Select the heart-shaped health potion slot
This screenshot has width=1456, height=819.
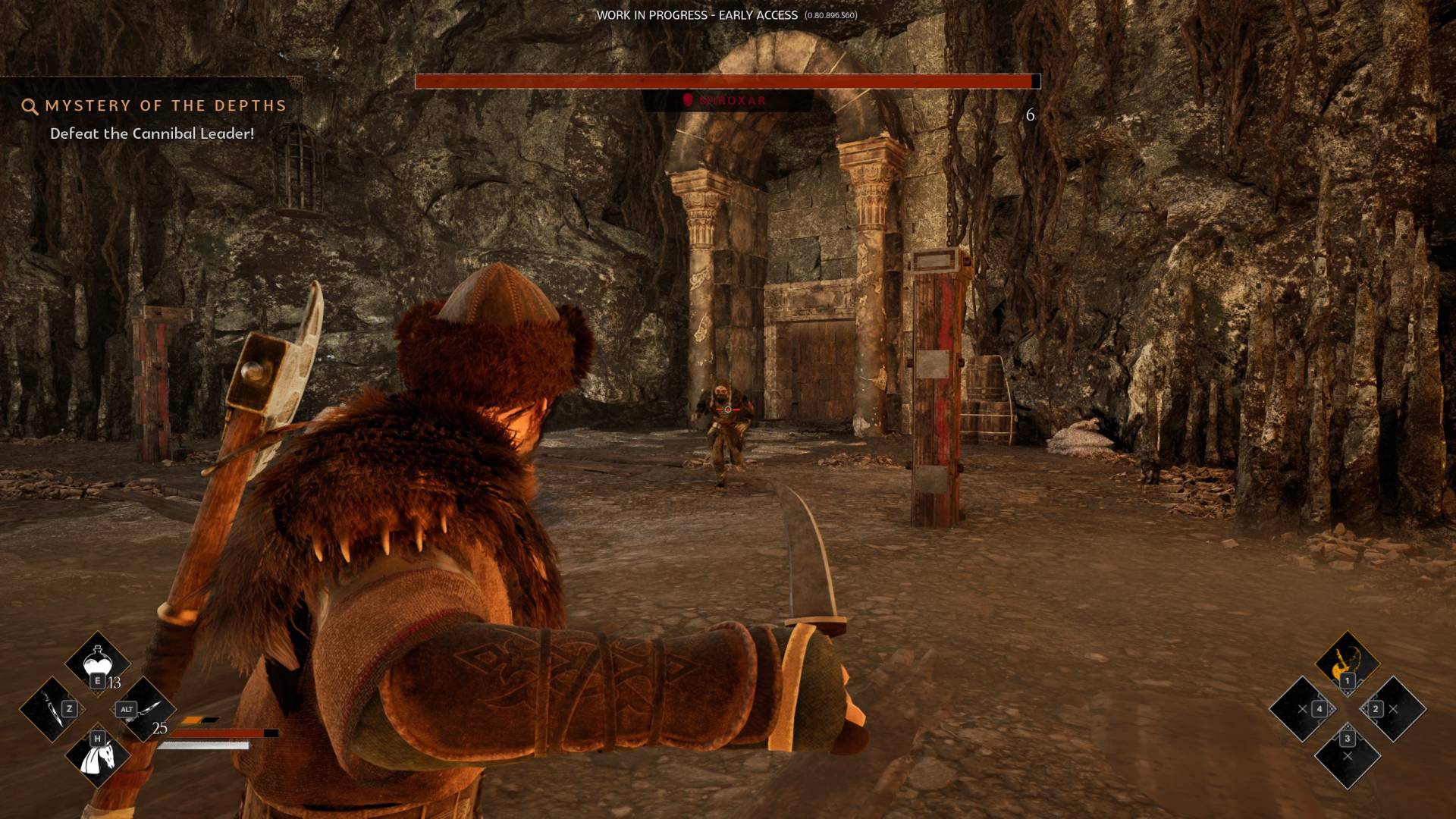(x=97, y=664)
